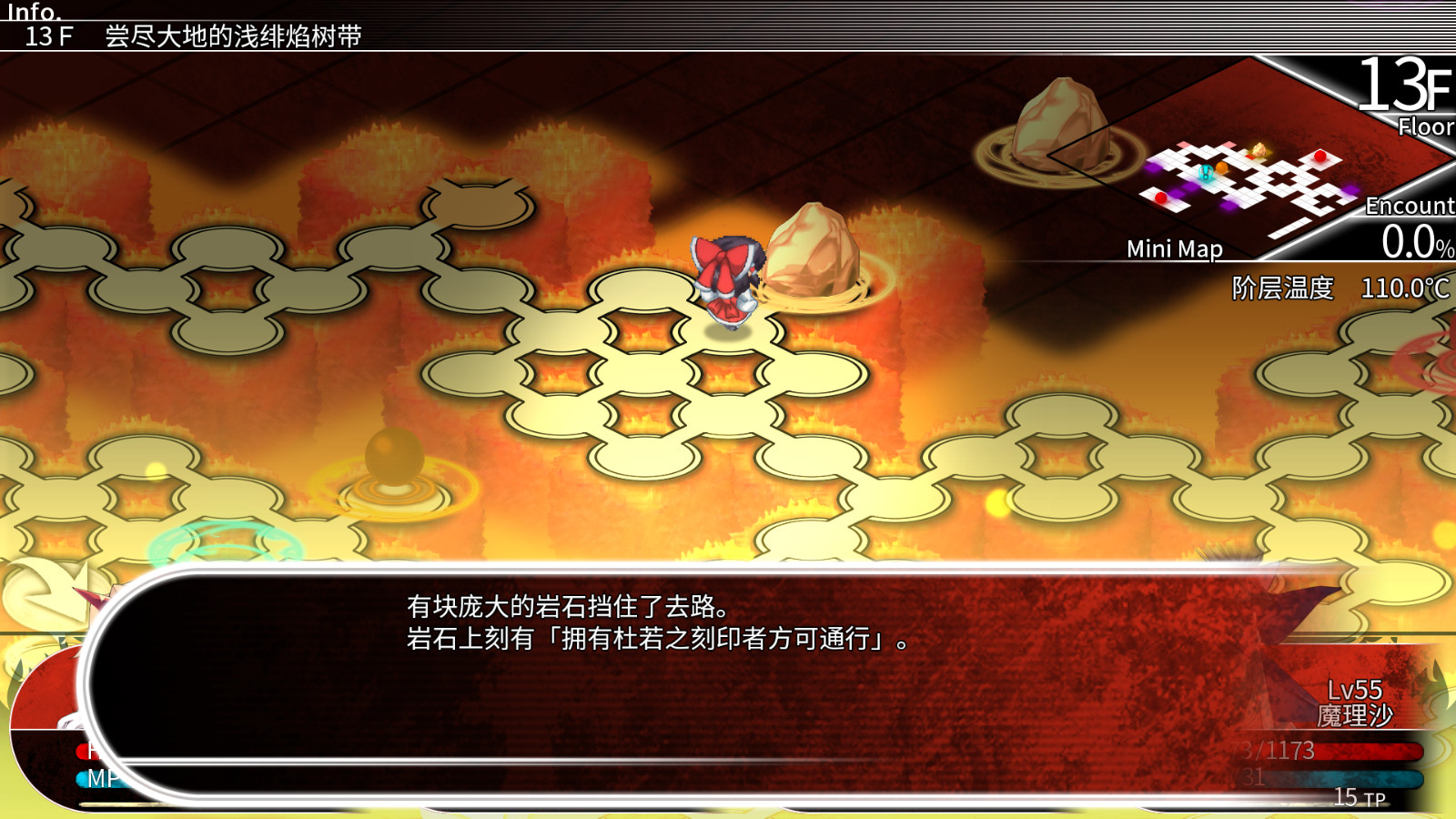This screenshot has width=1456, height=819.
Task: Select the orange item marker on the minimap
Action: point(1221,167)
